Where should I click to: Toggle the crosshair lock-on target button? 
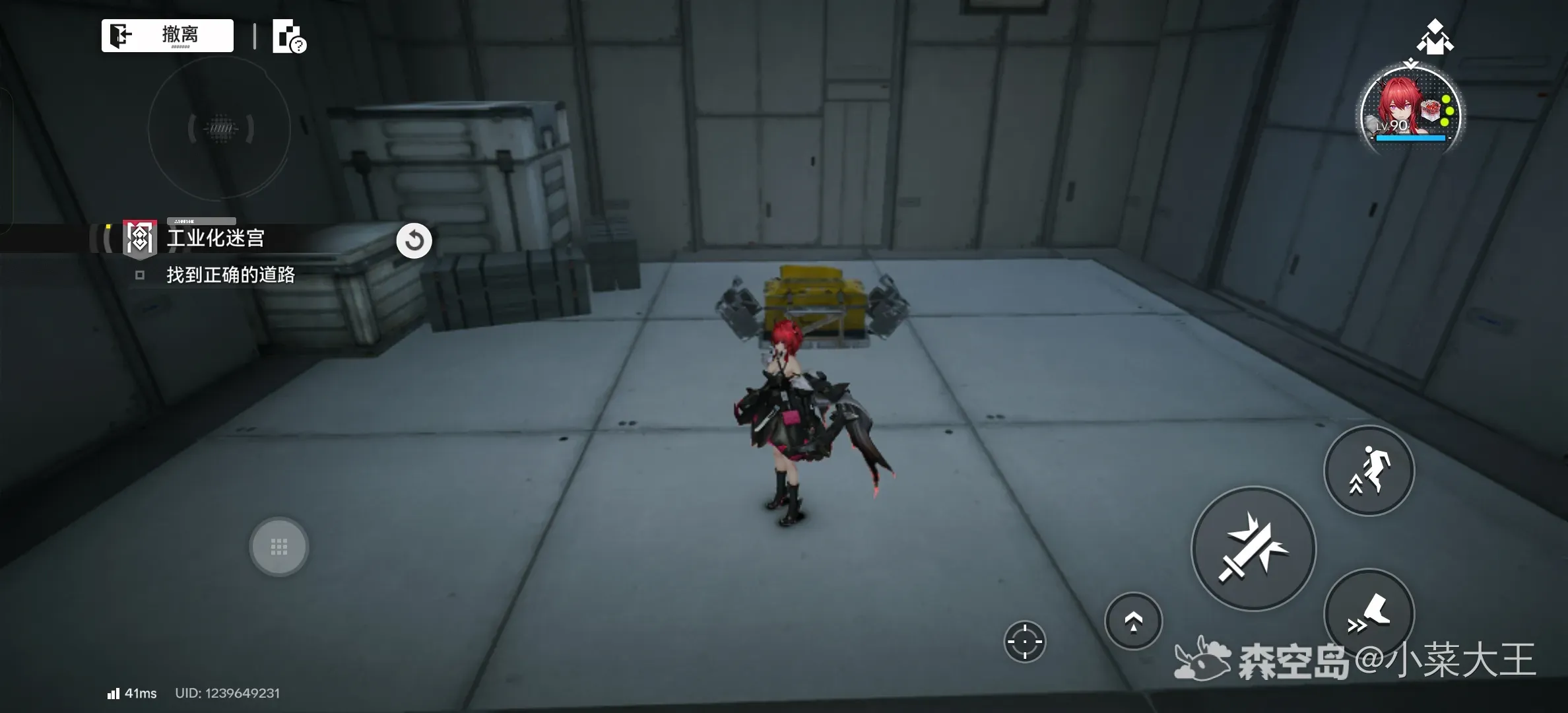click(1024, 641)
